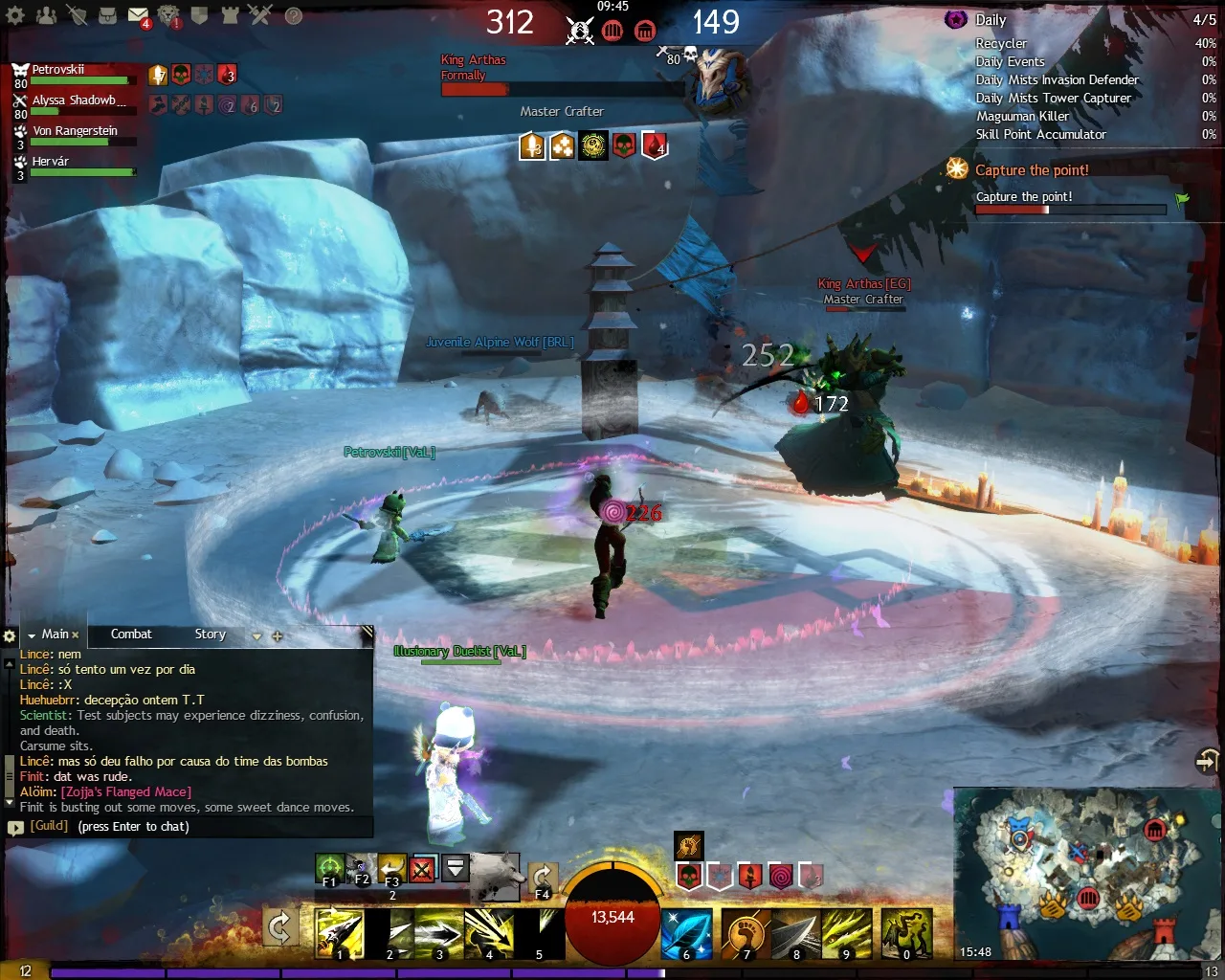Open the inventory bag
This screenshot has height=980, width=1225.
coord(108,16)
